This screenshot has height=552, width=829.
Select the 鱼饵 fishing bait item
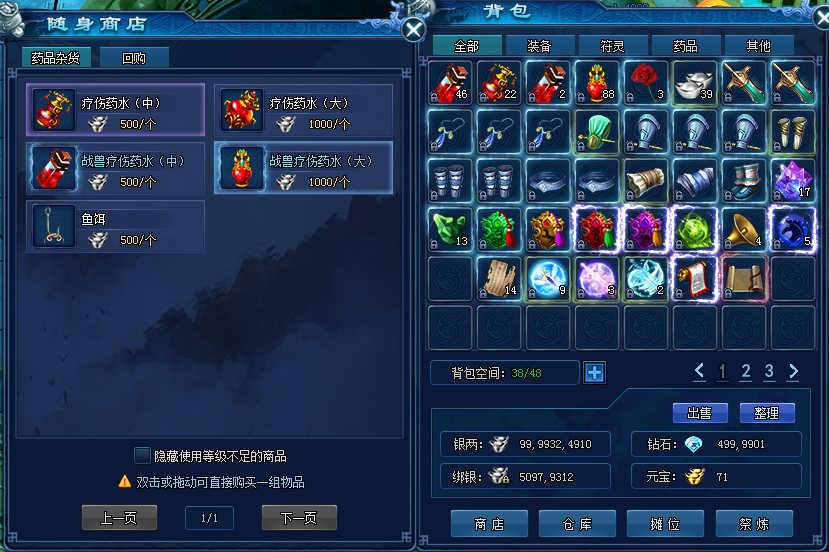(x=116, y=226)
